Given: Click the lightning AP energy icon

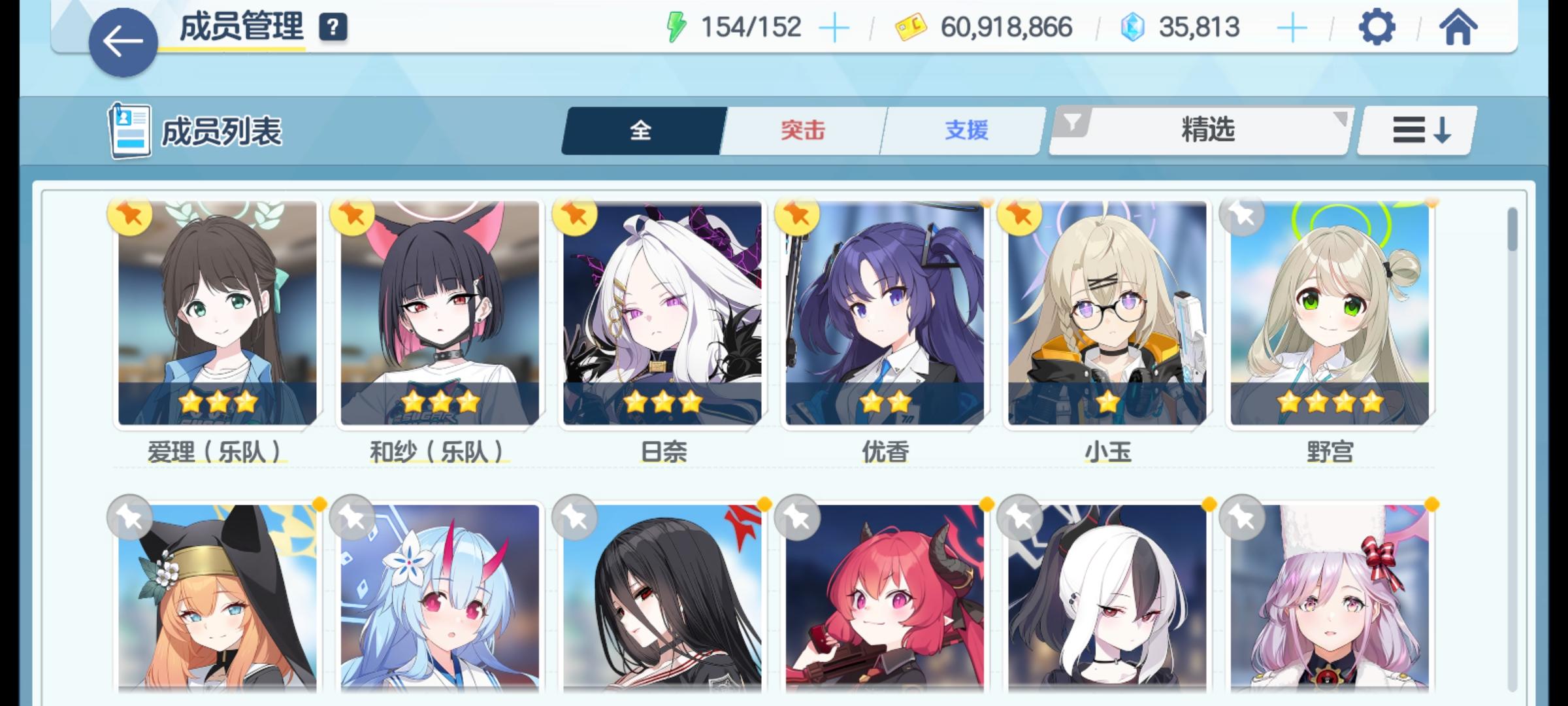Looking at the screenshot, I should (676, 27).
